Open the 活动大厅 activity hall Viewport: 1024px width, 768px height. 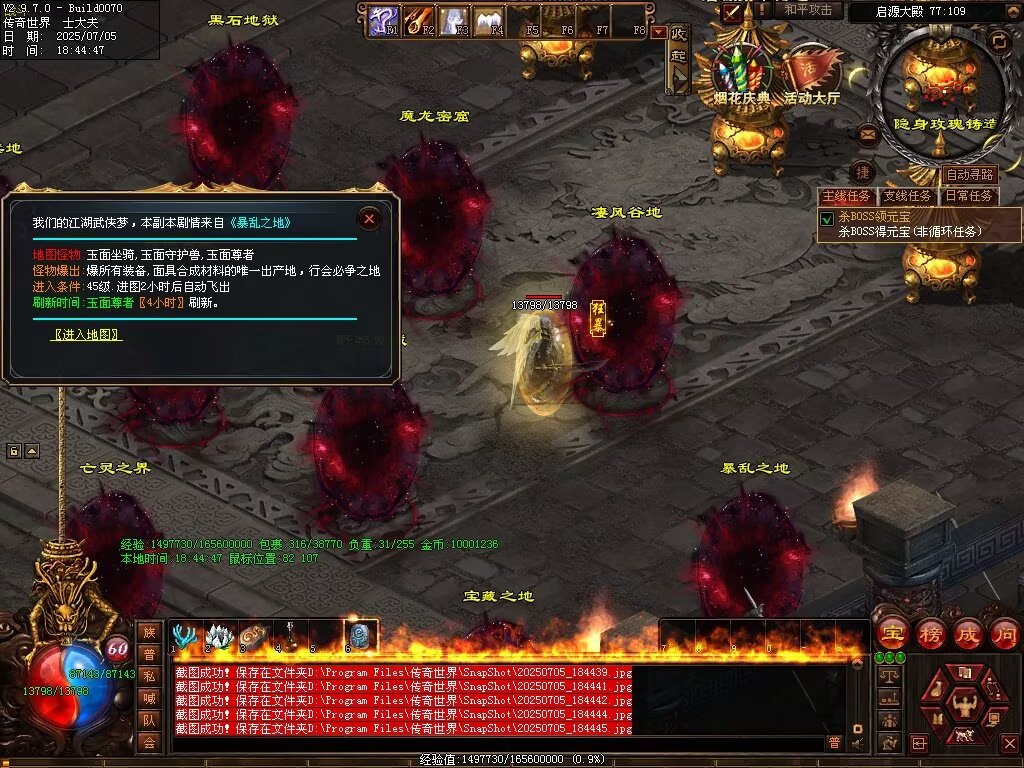click(x=811, y=74)
